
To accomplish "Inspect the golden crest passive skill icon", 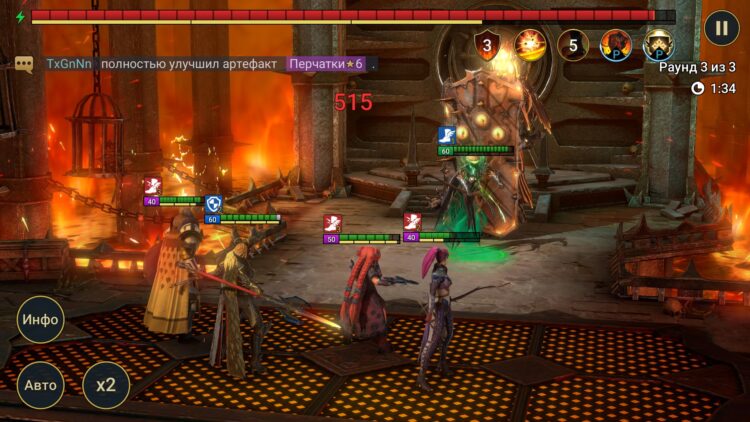I will [x=658, y=45].
